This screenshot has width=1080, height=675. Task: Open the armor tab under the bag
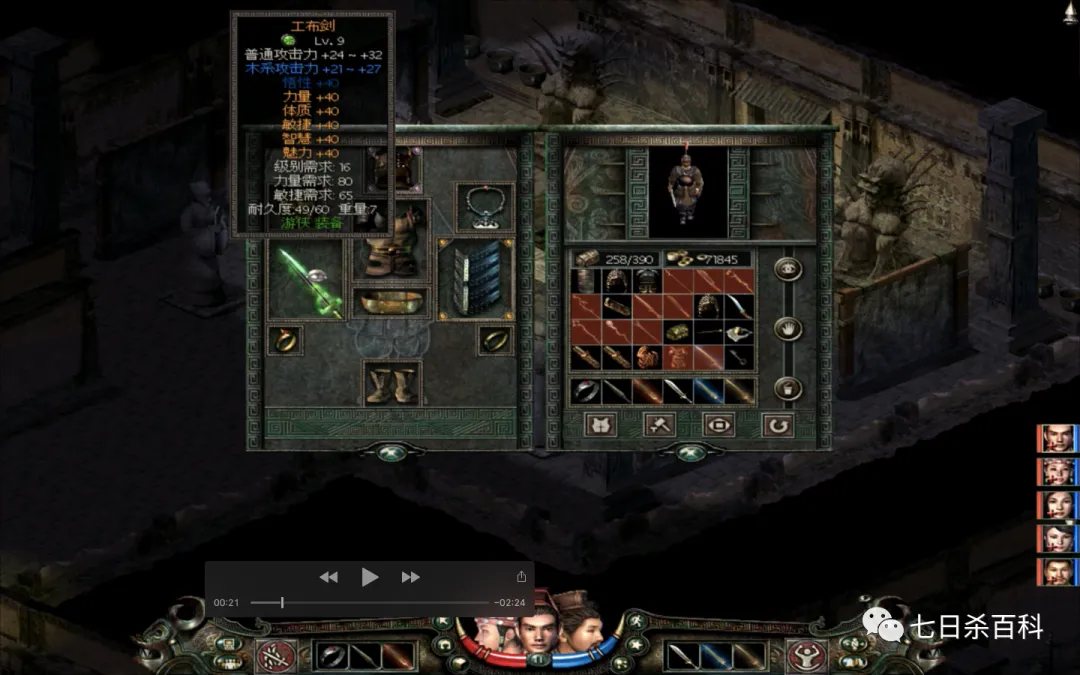pyautogui.click(x=600, y=425)
